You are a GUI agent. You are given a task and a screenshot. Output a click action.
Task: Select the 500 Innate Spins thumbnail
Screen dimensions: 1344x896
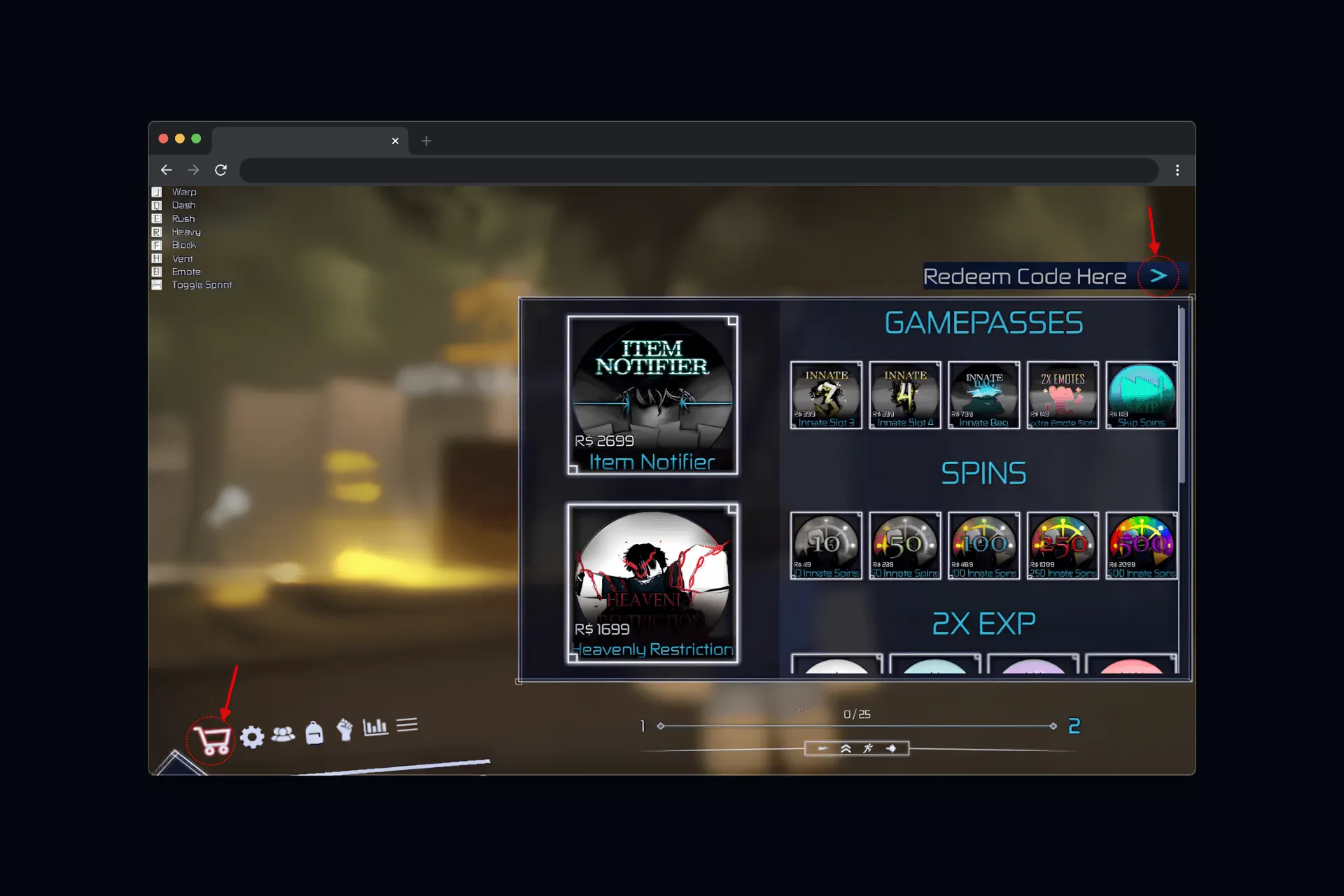coord(1141,546)
